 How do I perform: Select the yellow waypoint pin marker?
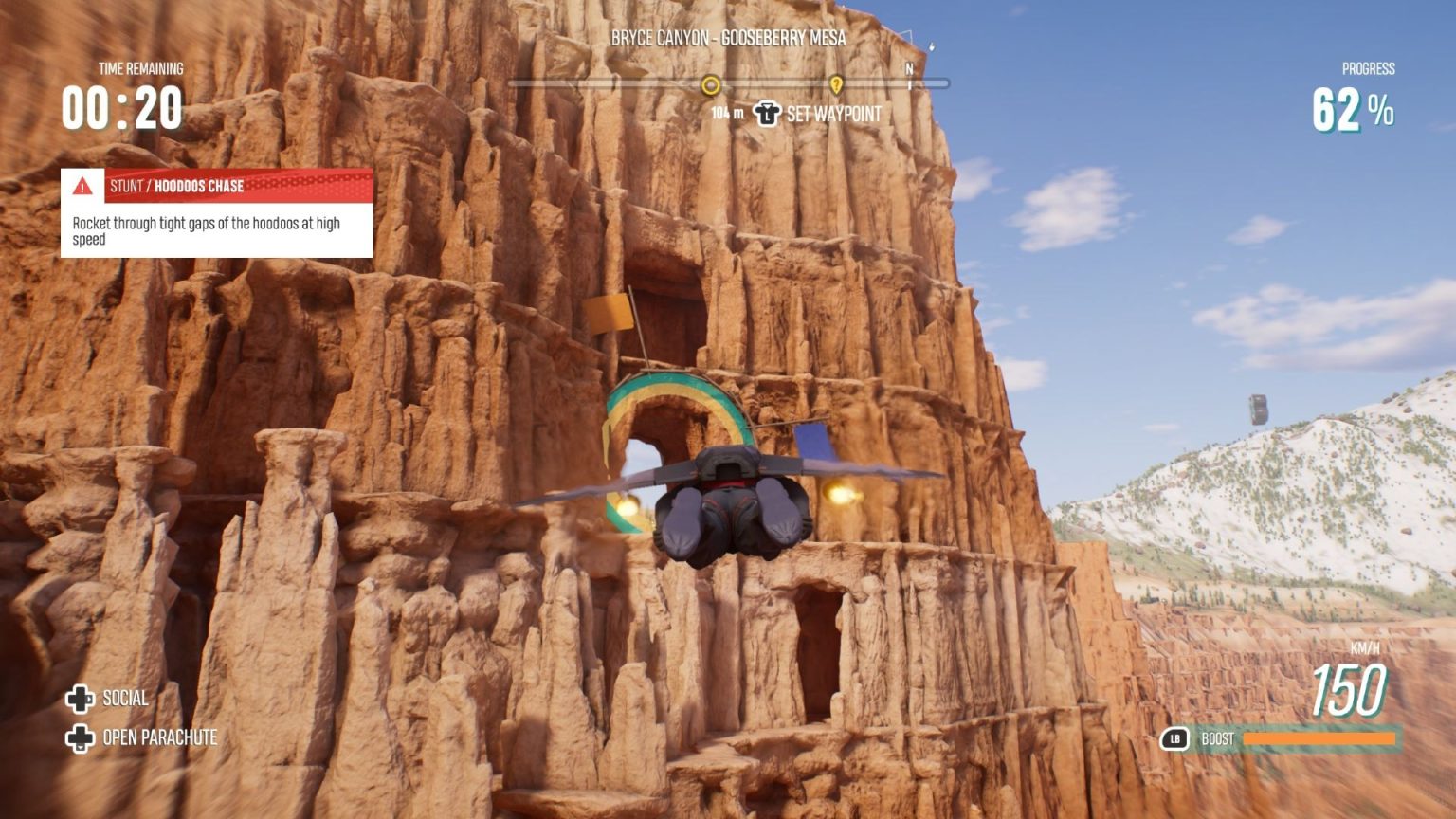(835, 84)
